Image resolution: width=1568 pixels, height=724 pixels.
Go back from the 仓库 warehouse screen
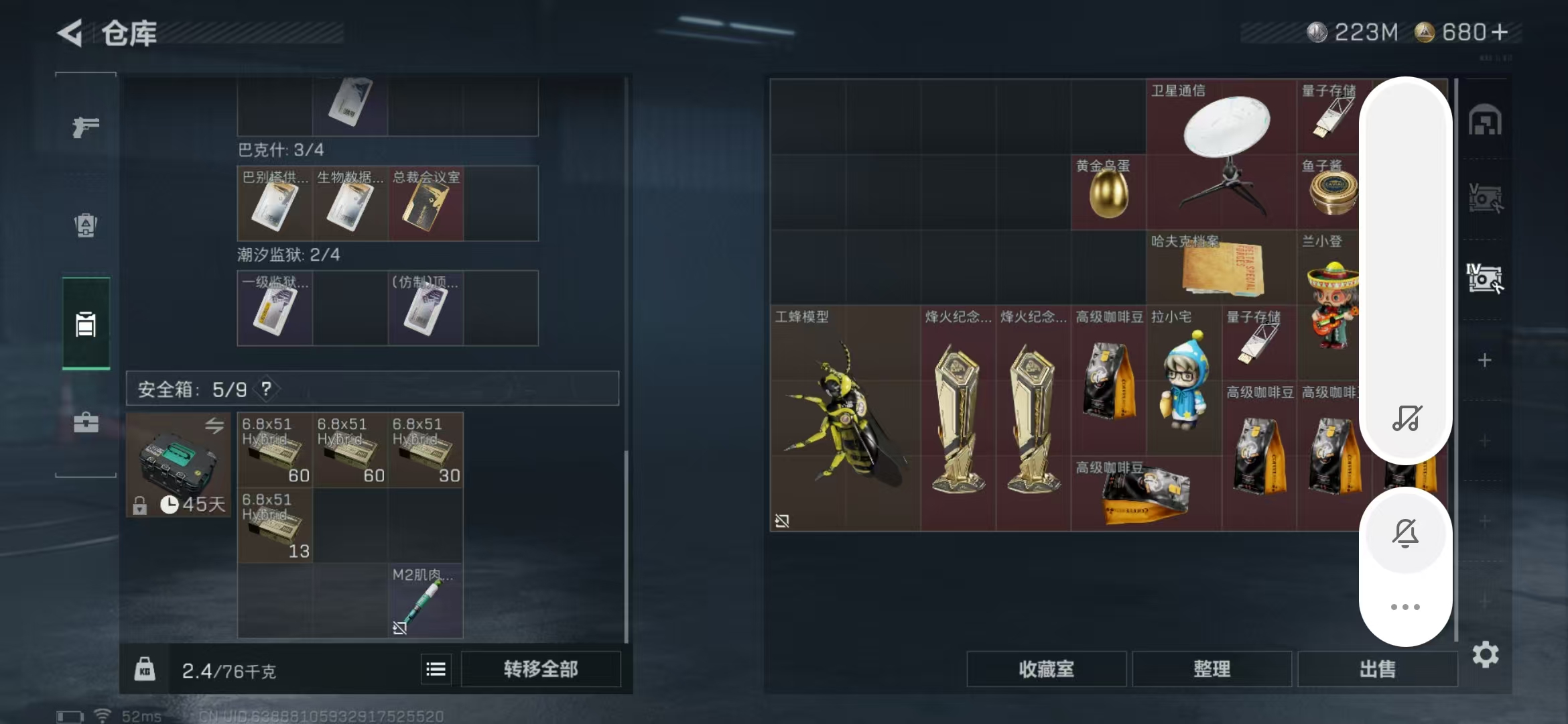71,33
